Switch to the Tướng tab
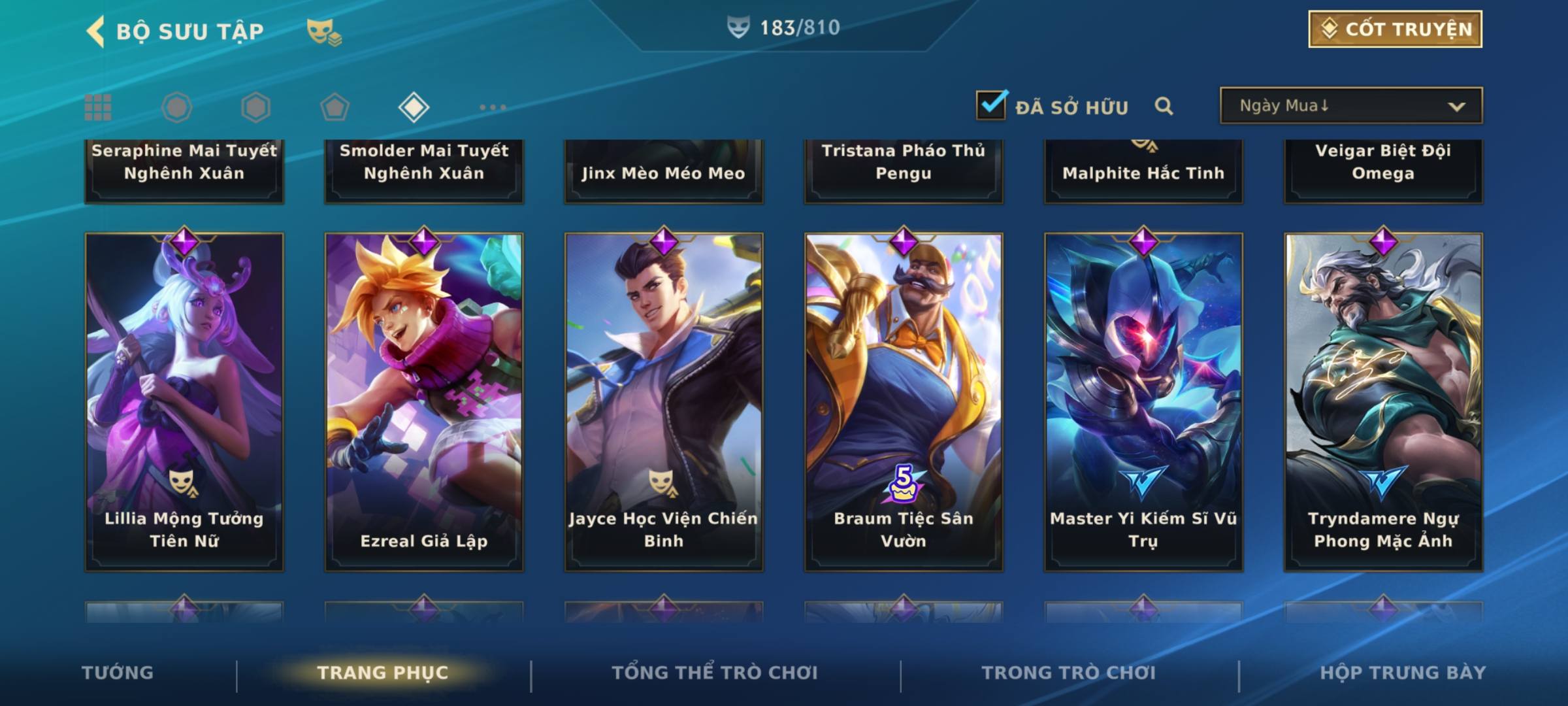This screenshot has width=1568, height=706. point(118,673)
